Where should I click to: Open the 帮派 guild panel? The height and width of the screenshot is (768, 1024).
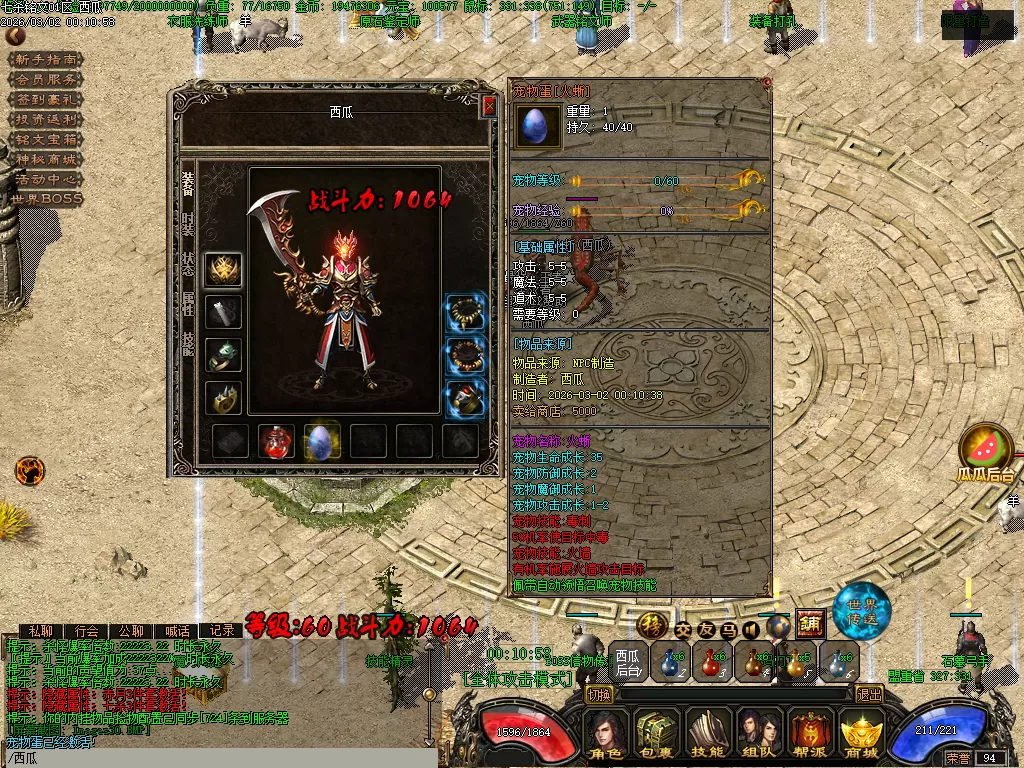[808, 737]
